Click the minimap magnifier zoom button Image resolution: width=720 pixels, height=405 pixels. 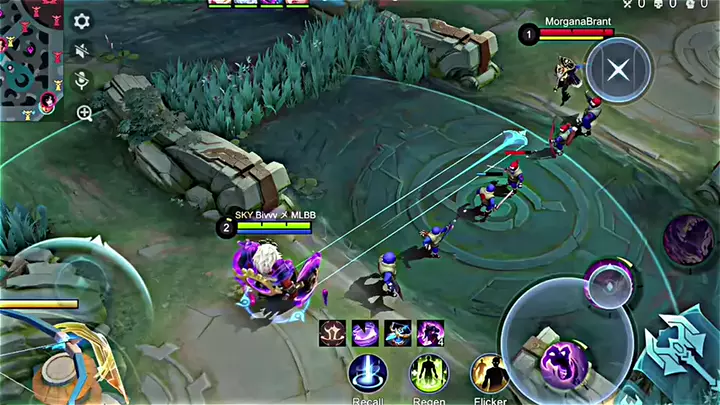[84, 113]
